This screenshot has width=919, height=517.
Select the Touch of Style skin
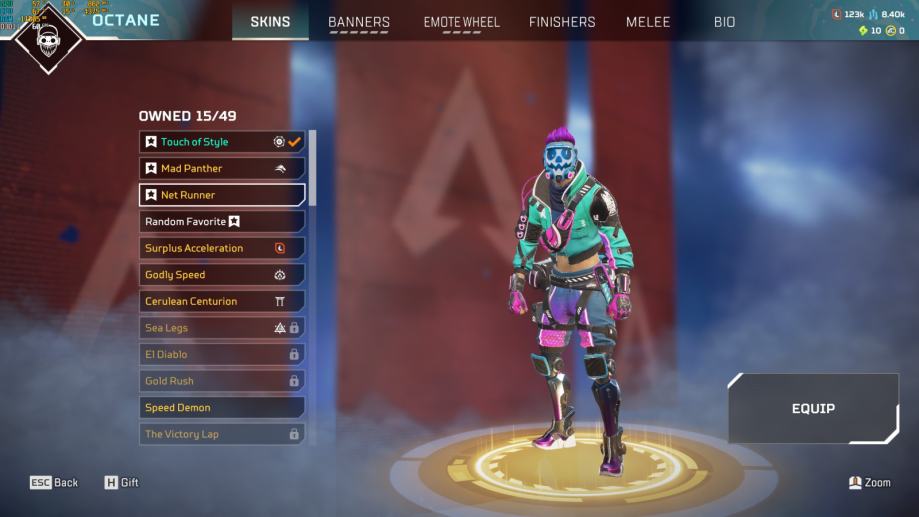pos(222,142)
